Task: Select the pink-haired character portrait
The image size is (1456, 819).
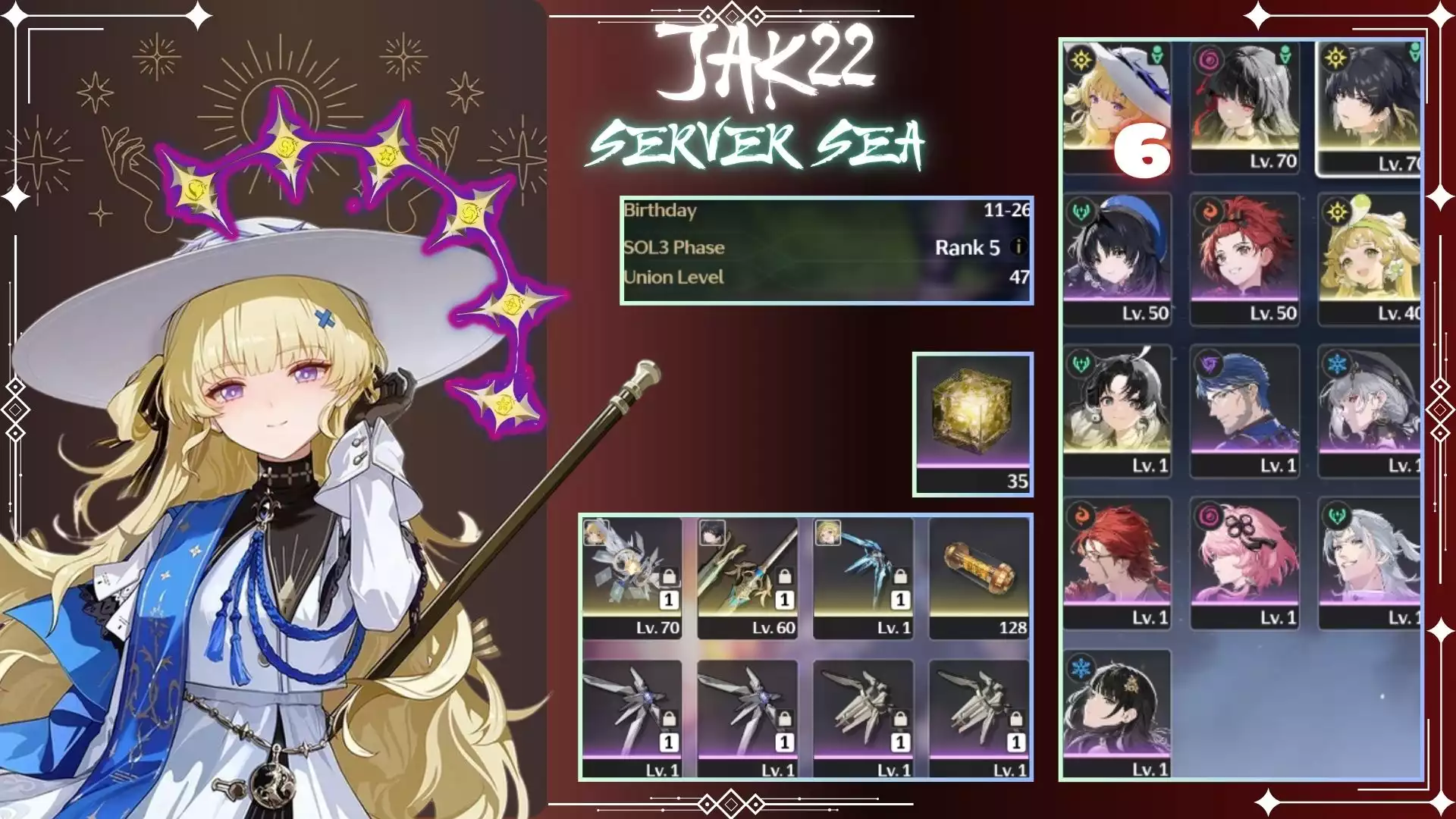Action: (1244, 562)
